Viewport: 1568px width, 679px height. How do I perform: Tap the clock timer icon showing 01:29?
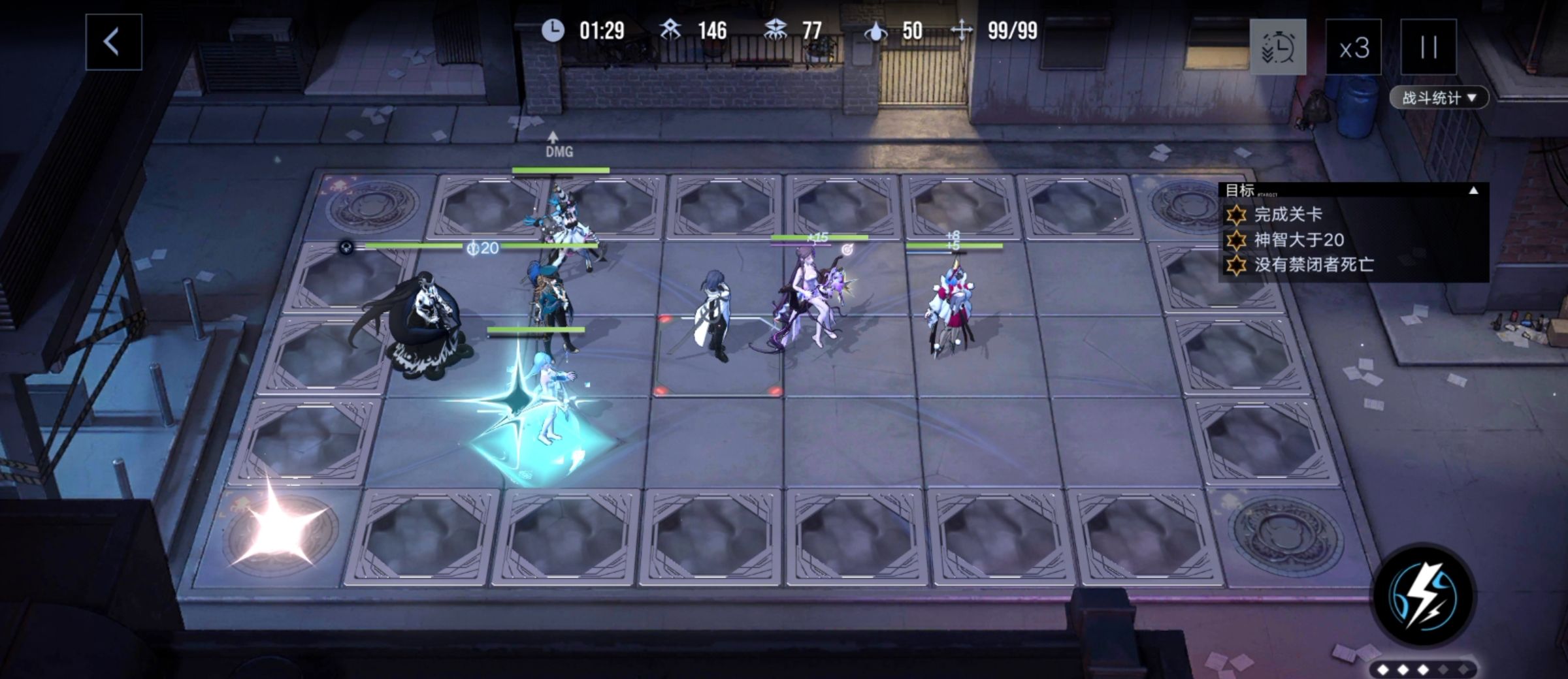click(x=552, y=30)
